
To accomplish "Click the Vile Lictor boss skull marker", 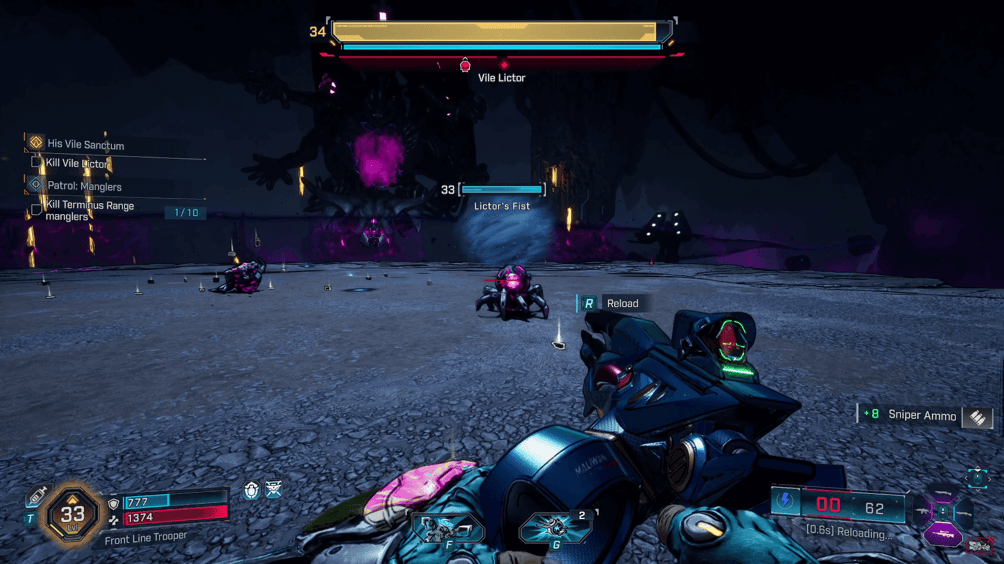I will click(x=465, y=66).
